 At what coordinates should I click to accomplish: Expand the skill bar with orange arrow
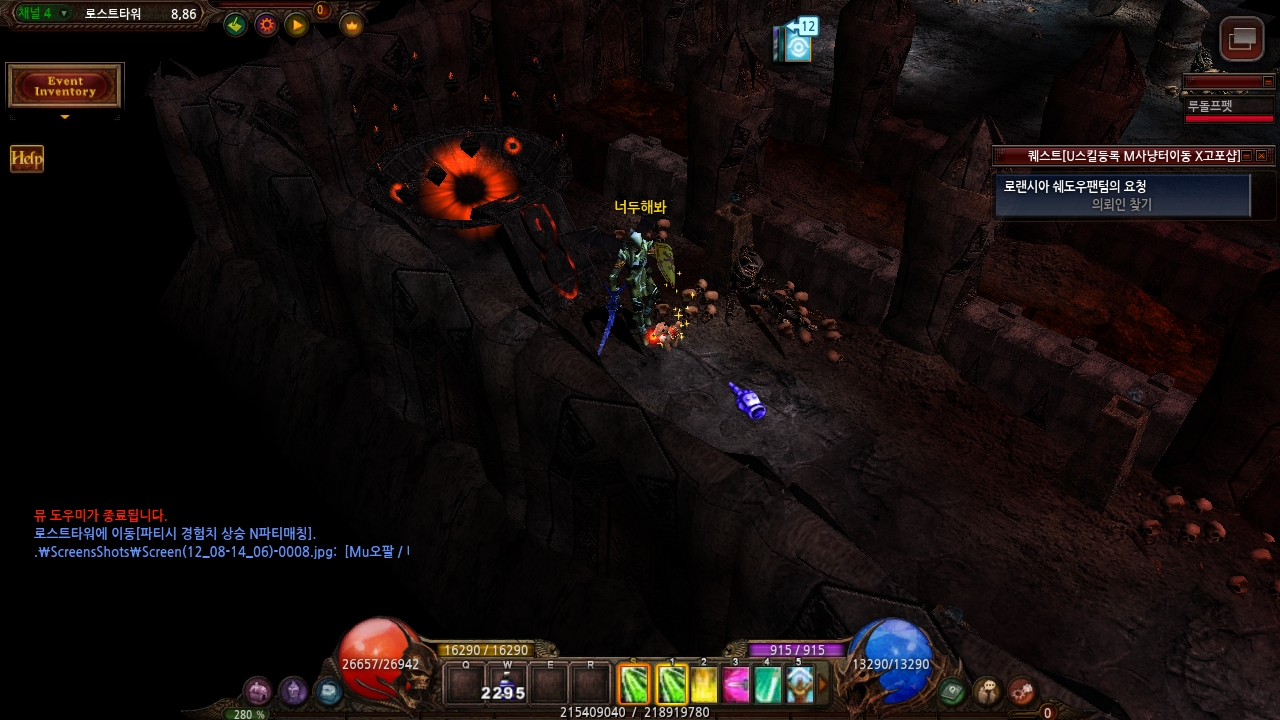point(823,685)
